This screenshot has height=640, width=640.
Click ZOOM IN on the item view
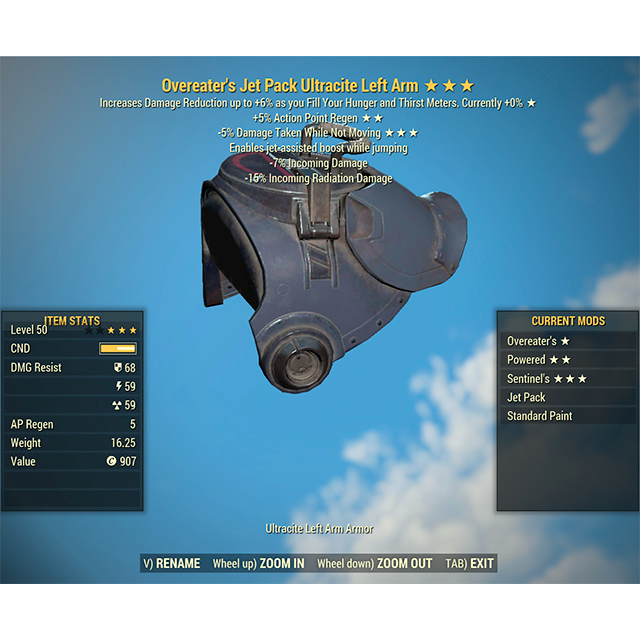point(259,564)
